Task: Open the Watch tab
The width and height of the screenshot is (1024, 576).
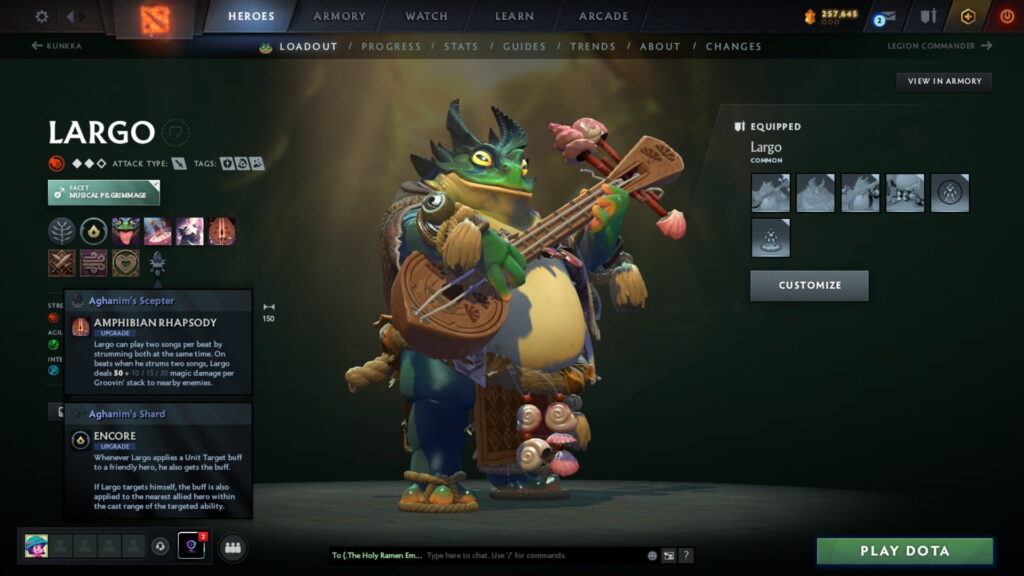Action: (427, 16)
